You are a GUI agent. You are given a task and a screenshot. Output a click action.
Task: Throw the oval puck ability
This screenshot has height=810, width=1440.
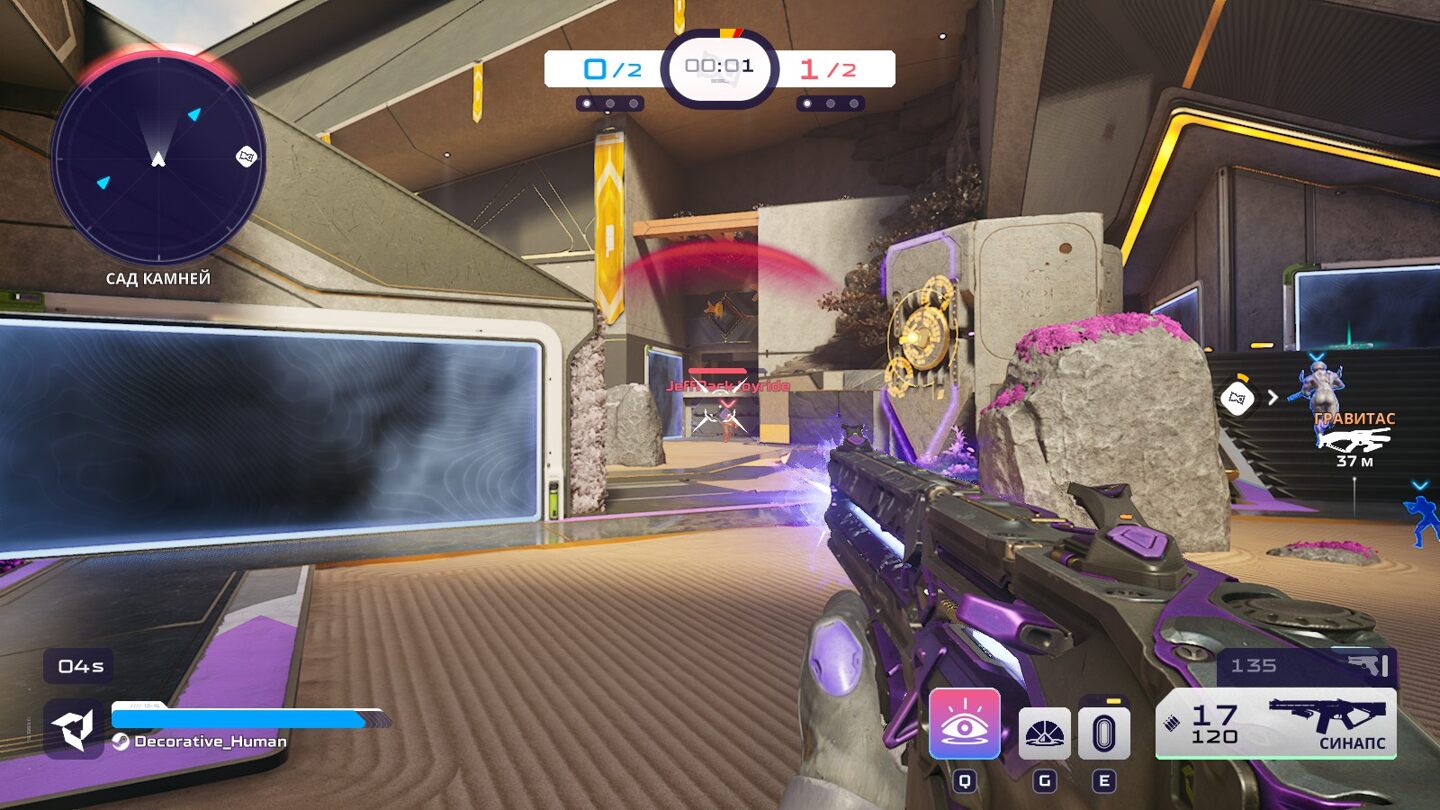coord(1104,734)
